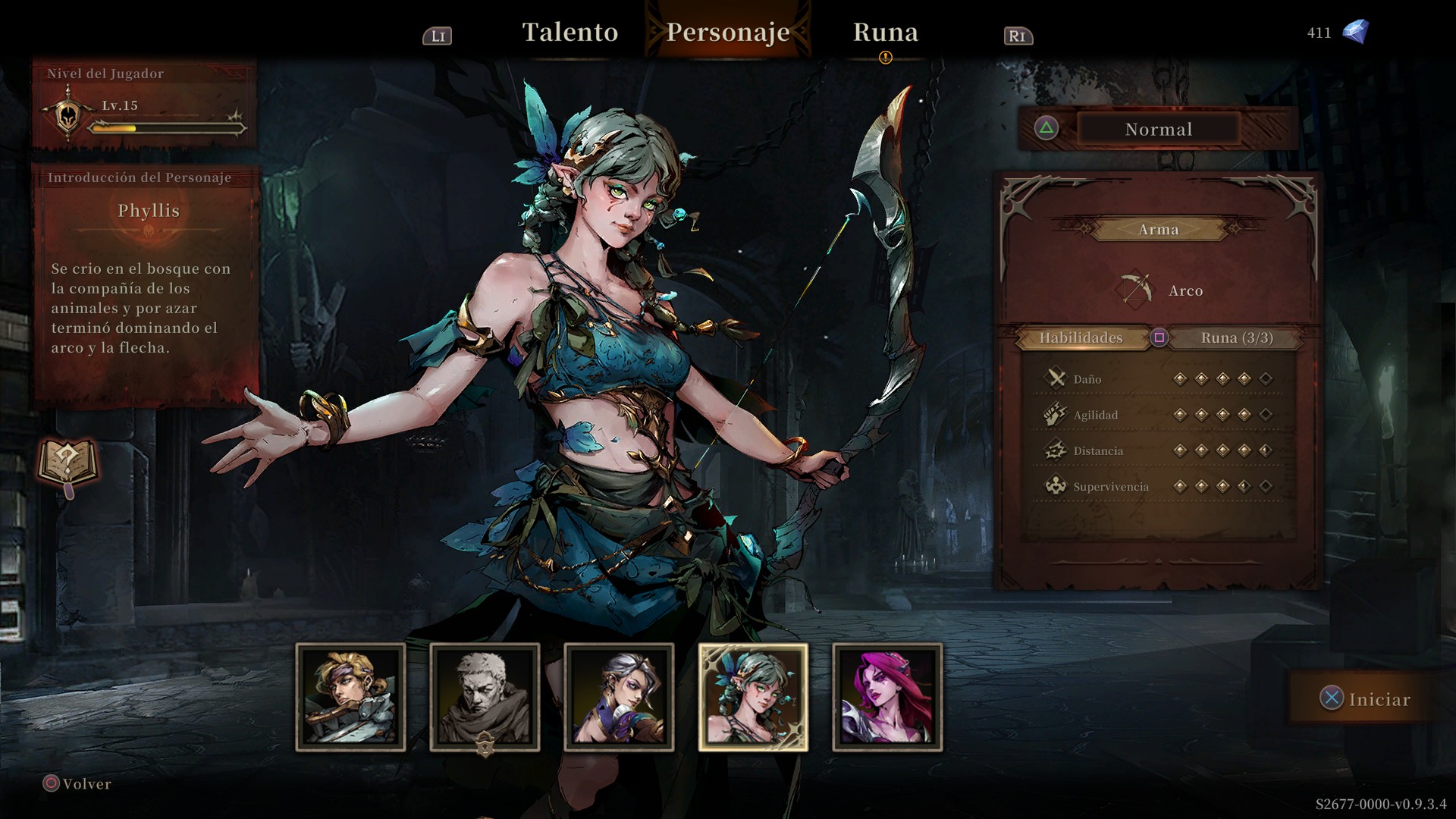Select Phyllis the elf archer portrait
The height and width of the screenshot is (819, 1456).
click(753, 697)
